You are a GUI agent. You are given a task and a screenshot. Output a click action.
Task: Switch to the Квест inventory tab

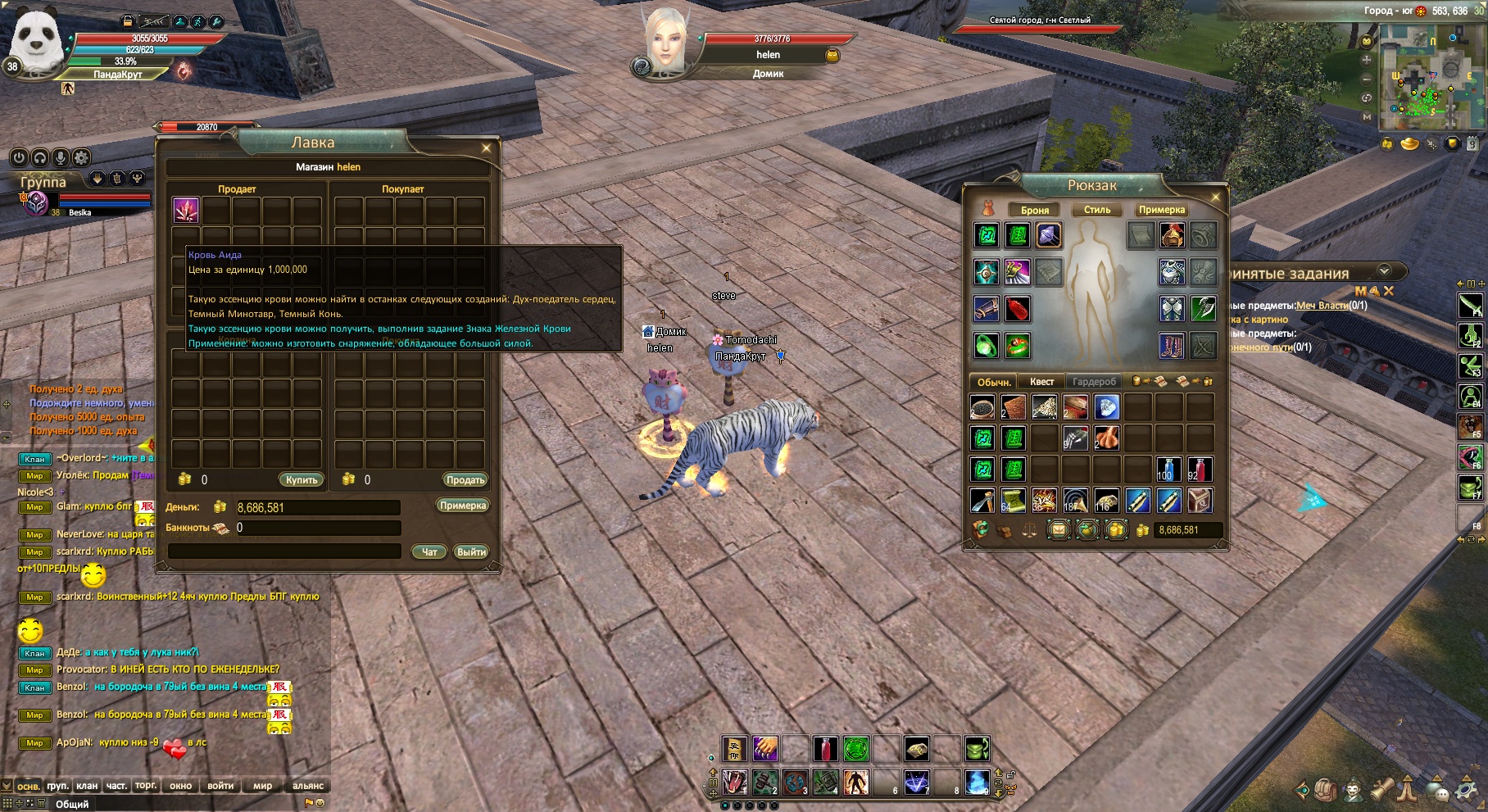[x=1041, y=382]
